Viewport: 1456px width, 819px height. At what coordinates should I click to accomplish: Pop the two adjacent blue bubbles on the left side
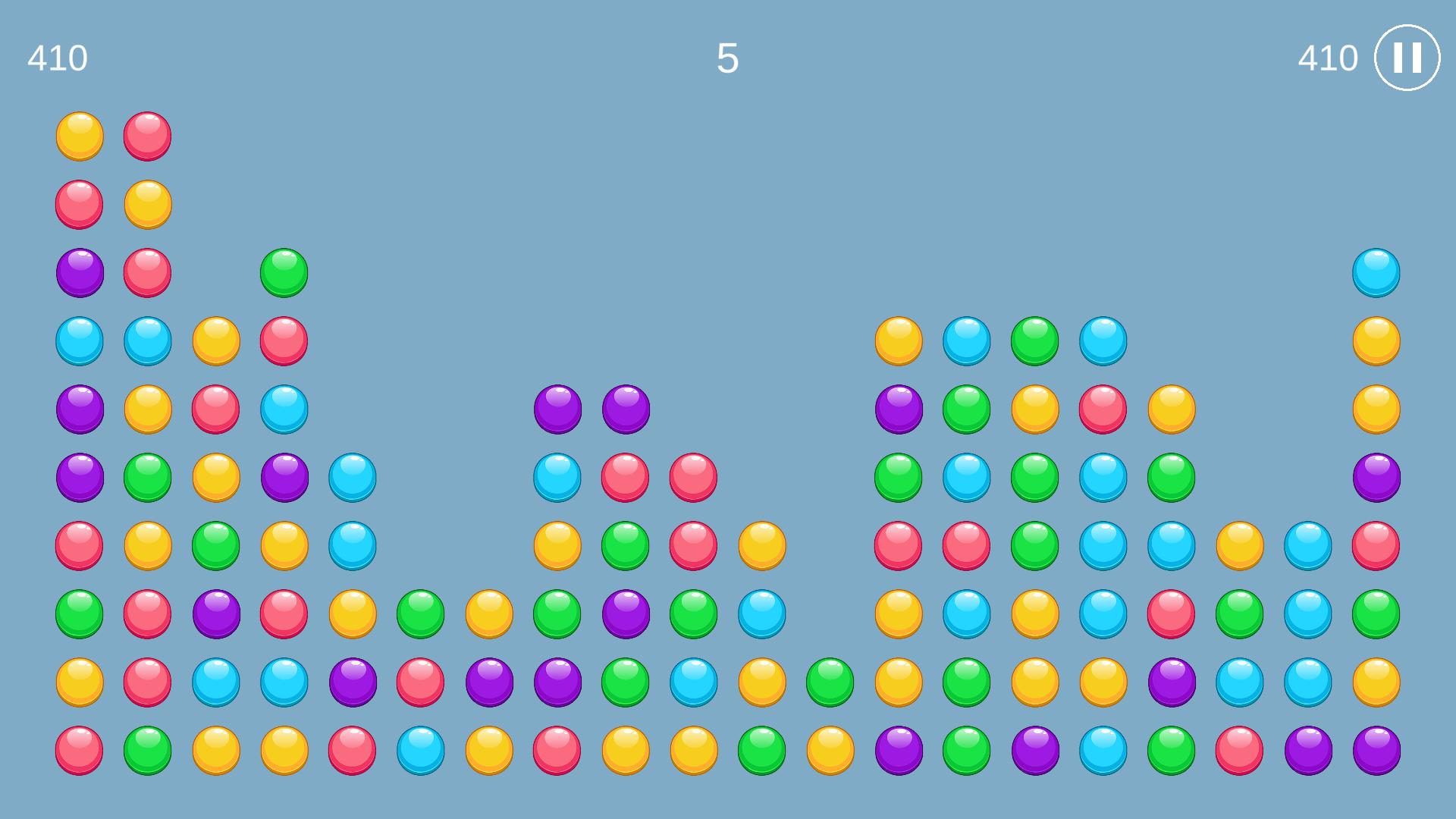point(78,340)
